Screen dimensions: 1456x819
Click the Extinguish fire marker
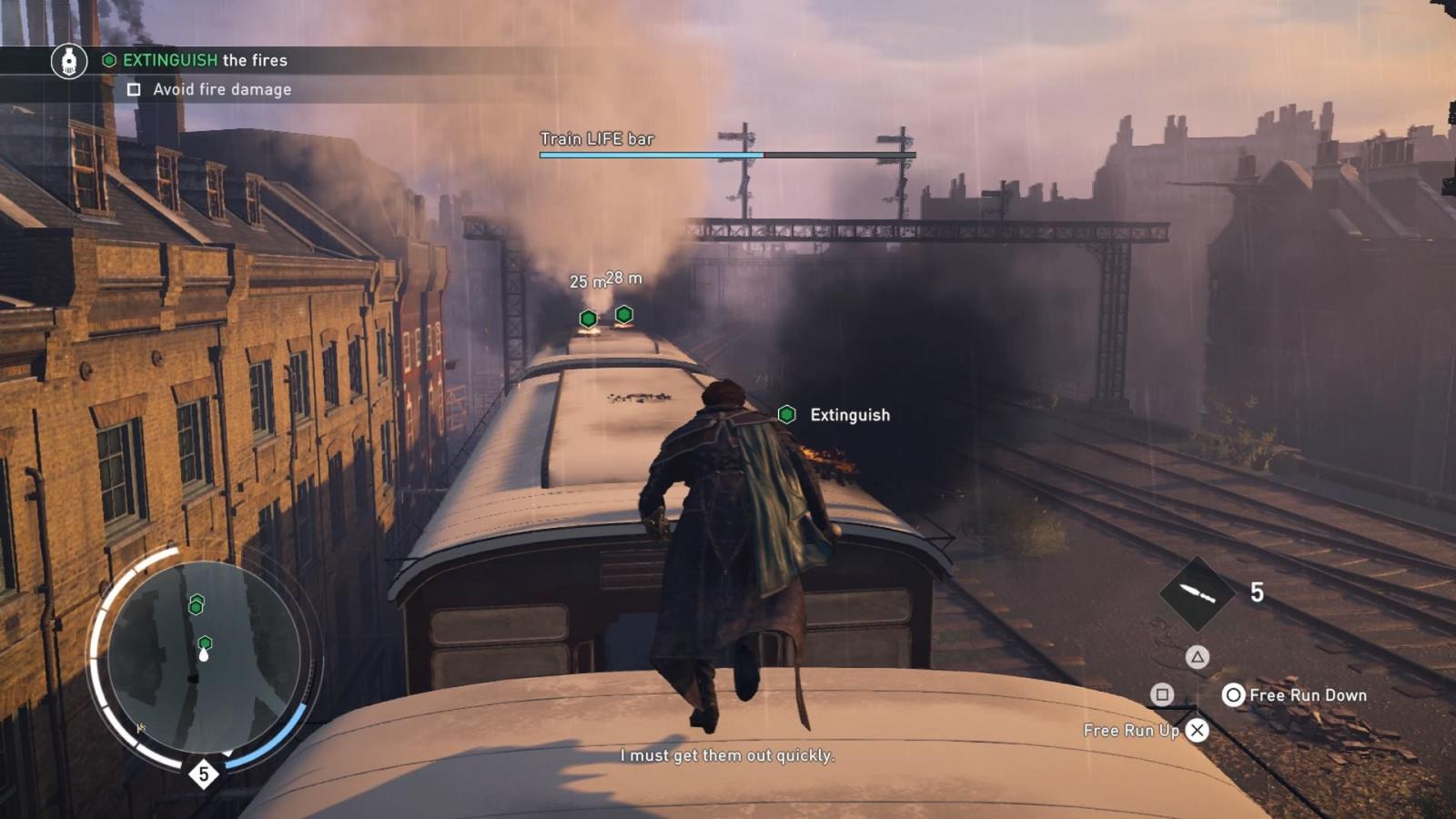[x=787, y=415]
